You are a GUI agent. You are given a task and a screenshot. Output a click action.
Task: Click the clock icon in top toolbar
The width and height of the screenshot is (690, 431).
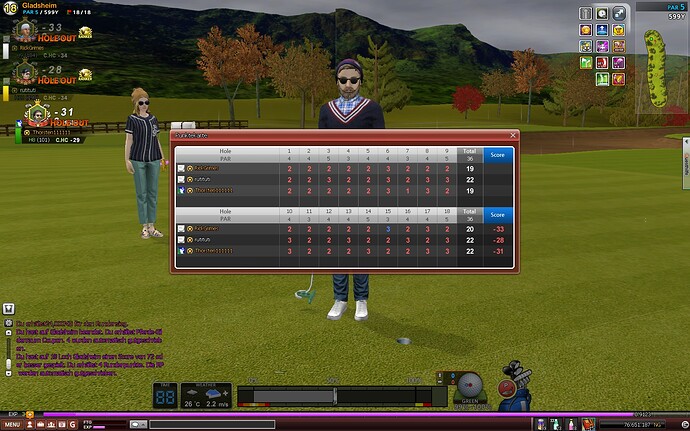pyautogui.click(x=602, y=13)
